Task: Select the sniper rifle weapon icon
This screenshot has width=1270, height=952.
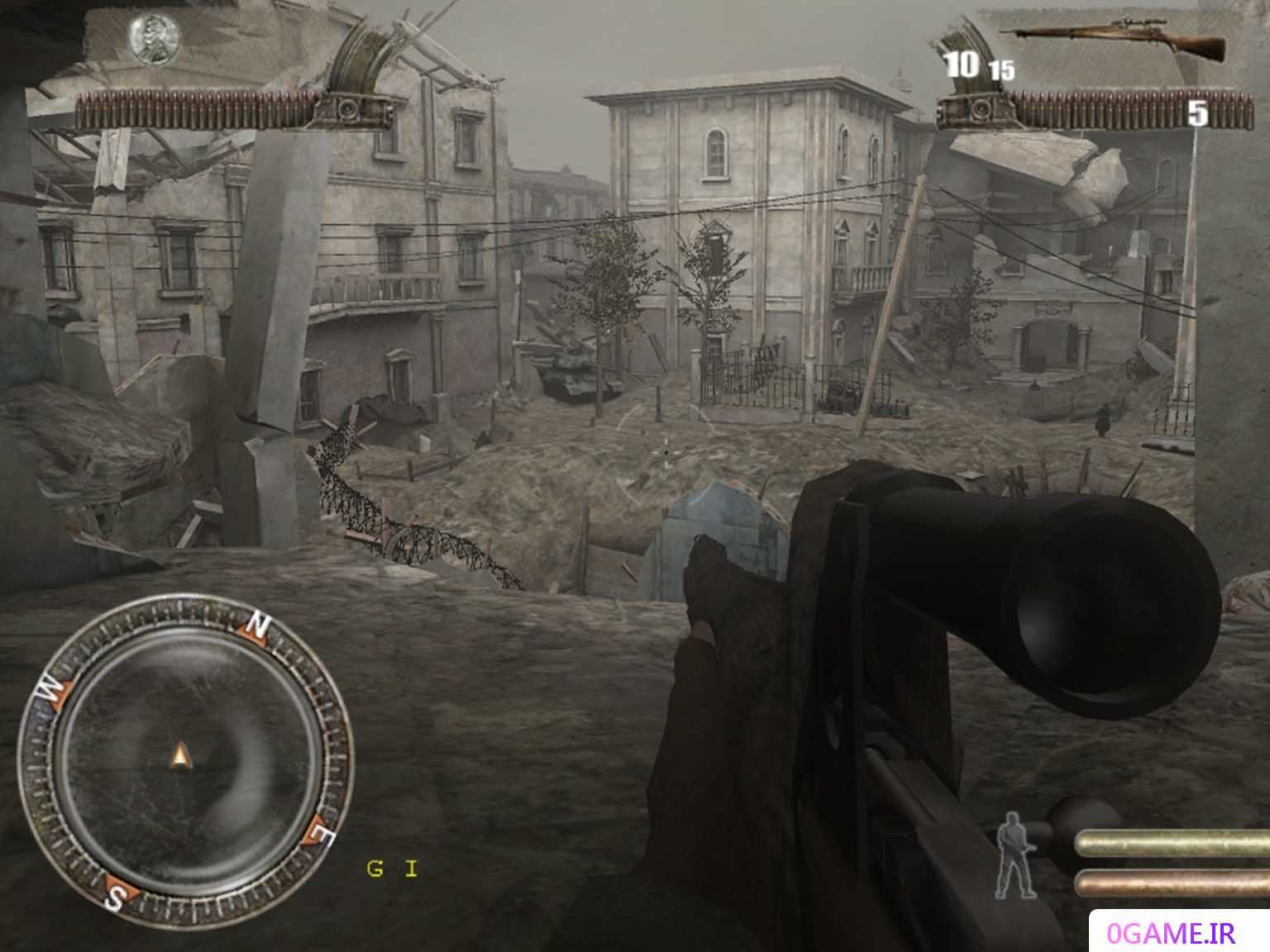Action: click(x=1113, y=40)
